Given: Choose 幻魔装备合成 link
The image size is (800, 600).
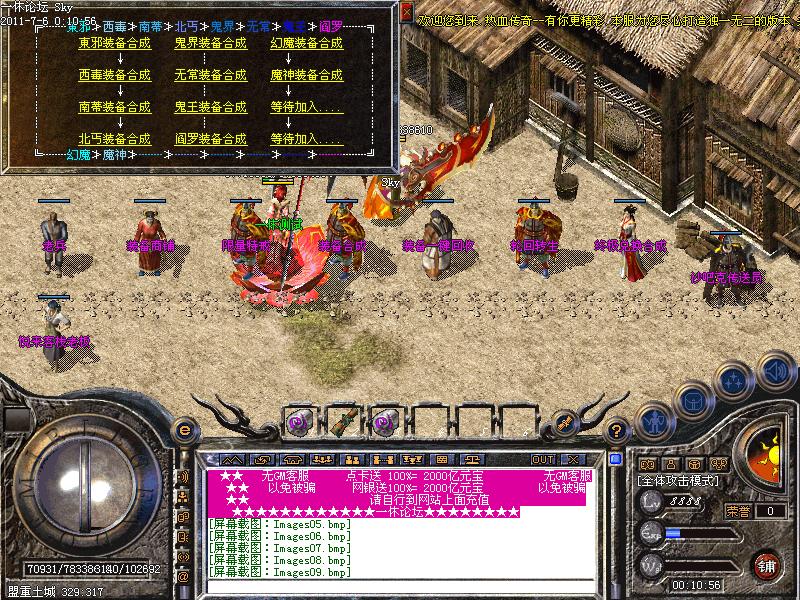Looking at the screenshot, I should (306, 43).
